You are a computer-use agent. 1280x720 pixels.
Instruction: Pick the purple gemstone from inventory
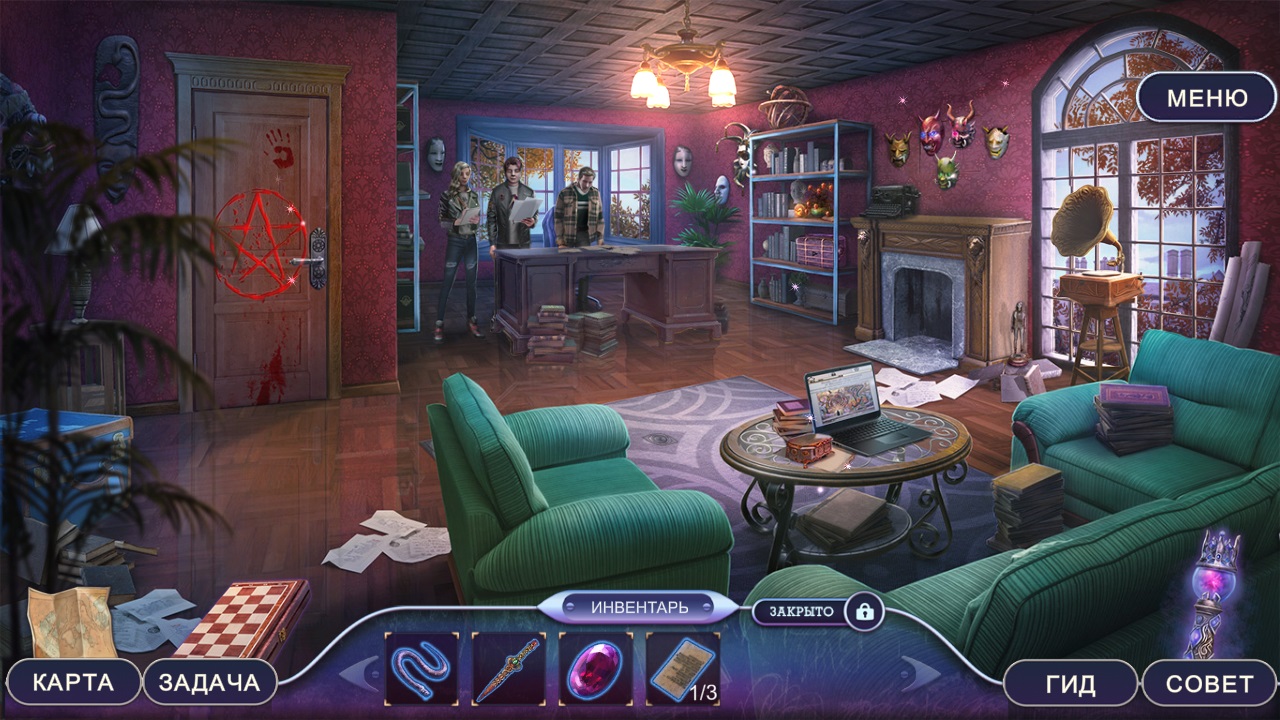coord(595,668)
